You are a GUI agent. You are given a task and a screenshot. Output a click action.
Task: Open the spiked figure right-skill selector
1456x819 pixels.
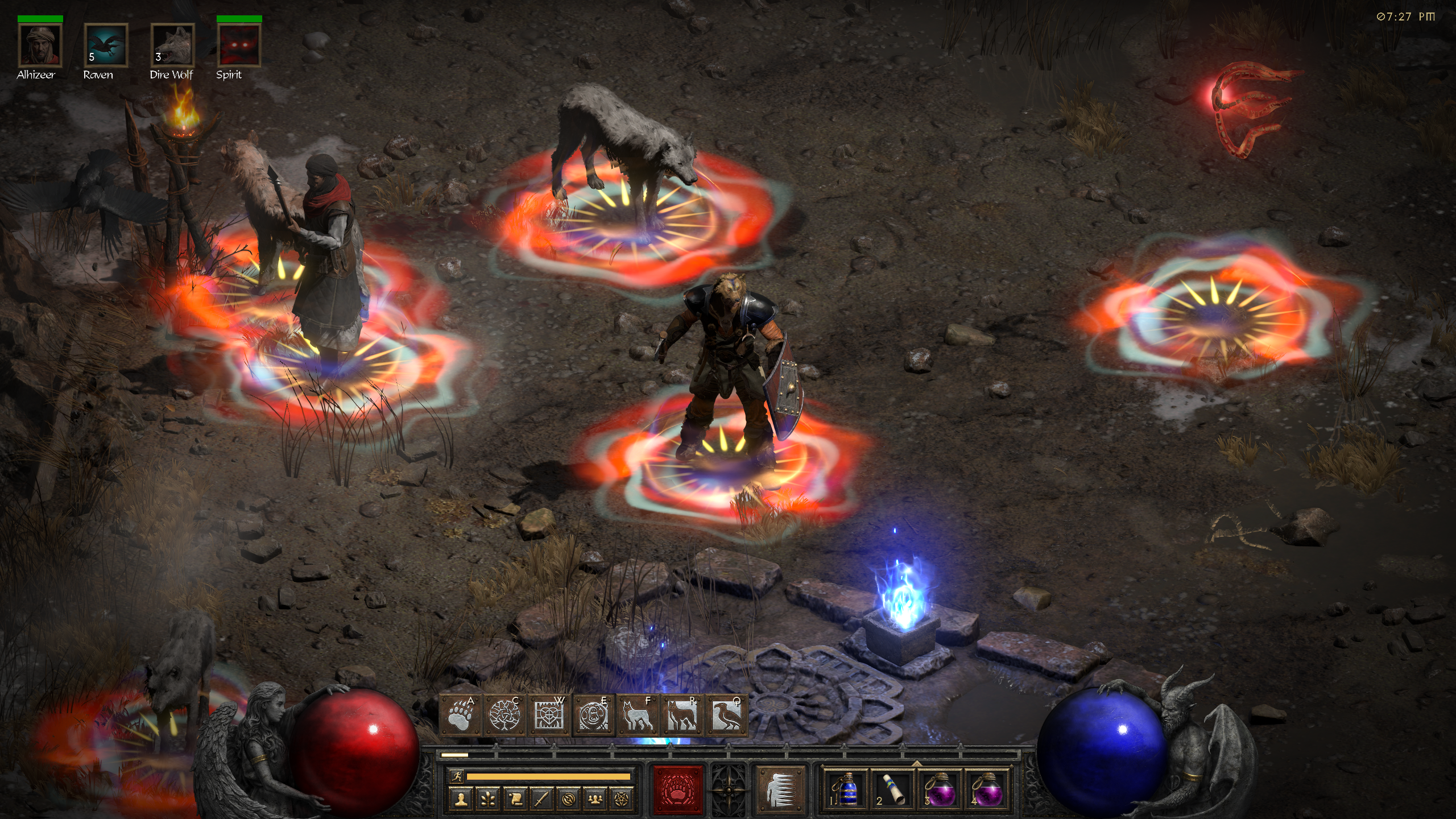click(780, 789)
